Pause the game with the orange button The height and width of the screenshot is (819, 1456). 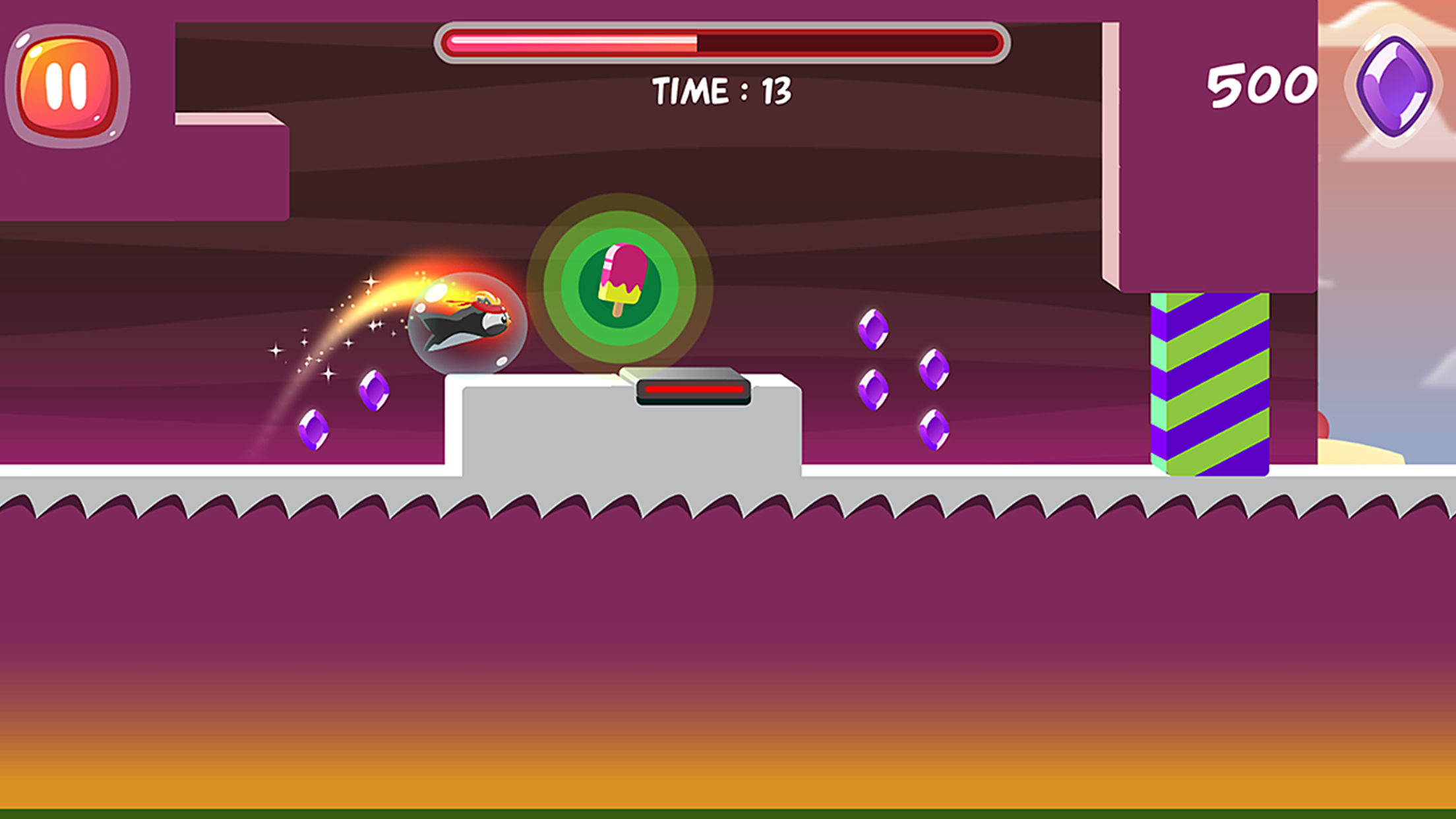click(x=67, y=86)
